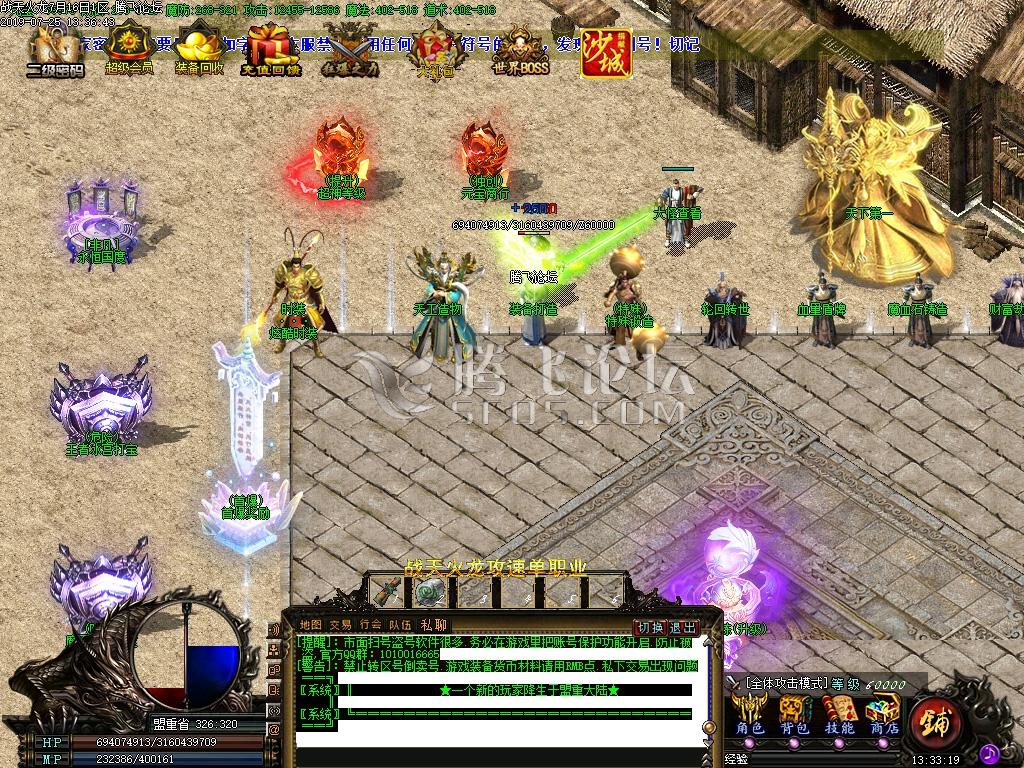Viewport: 1024px width, 768px height.
Task: Switch to the 地图 chat tab
Action: coord(311,625)
